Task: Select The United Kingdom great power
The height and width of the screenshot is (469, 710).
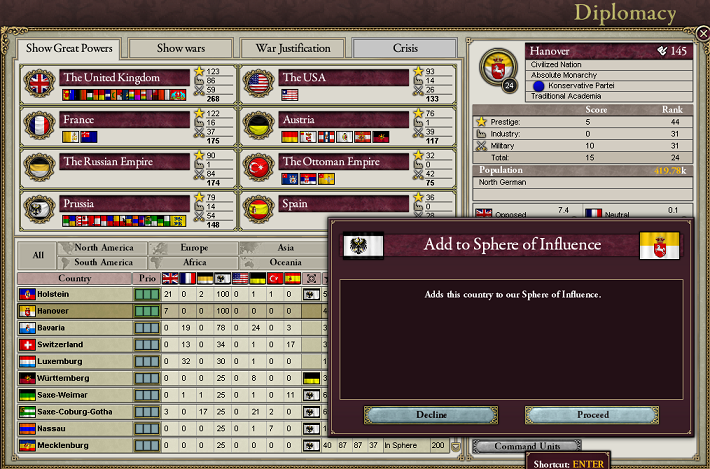Action: click(124, 77)
